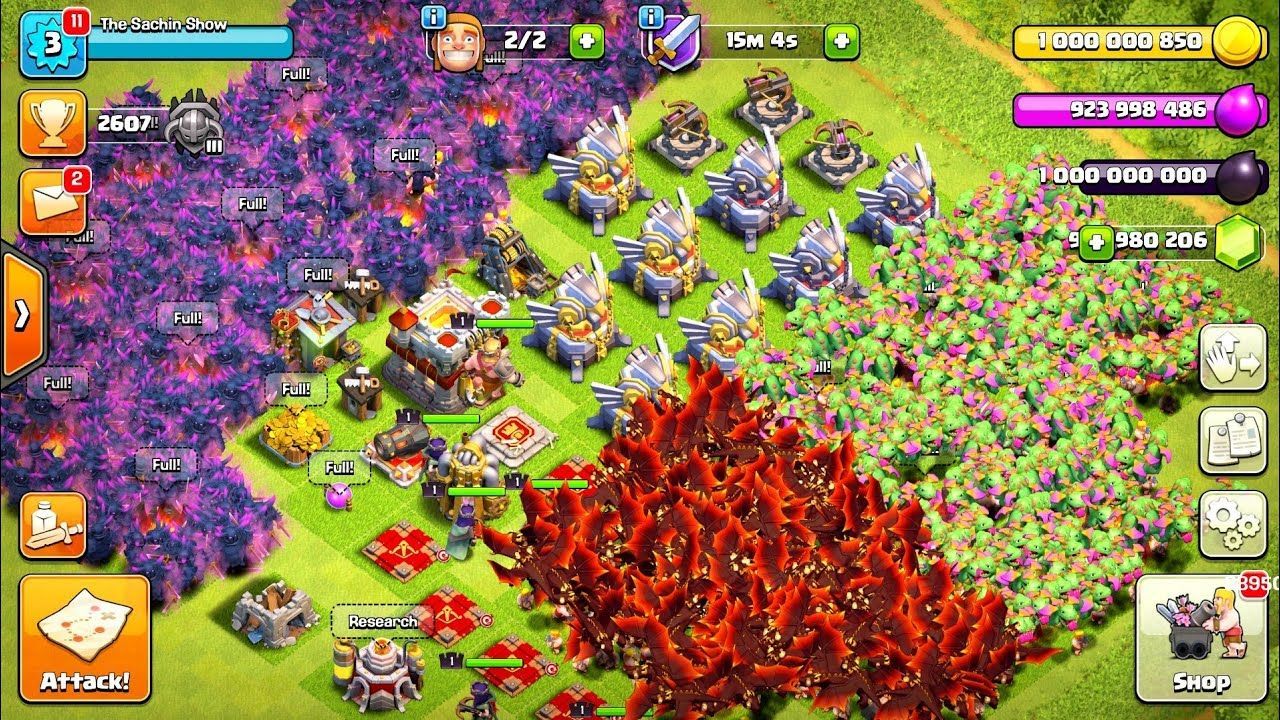
Task: Open the Shop
Action: (1201, 638)
